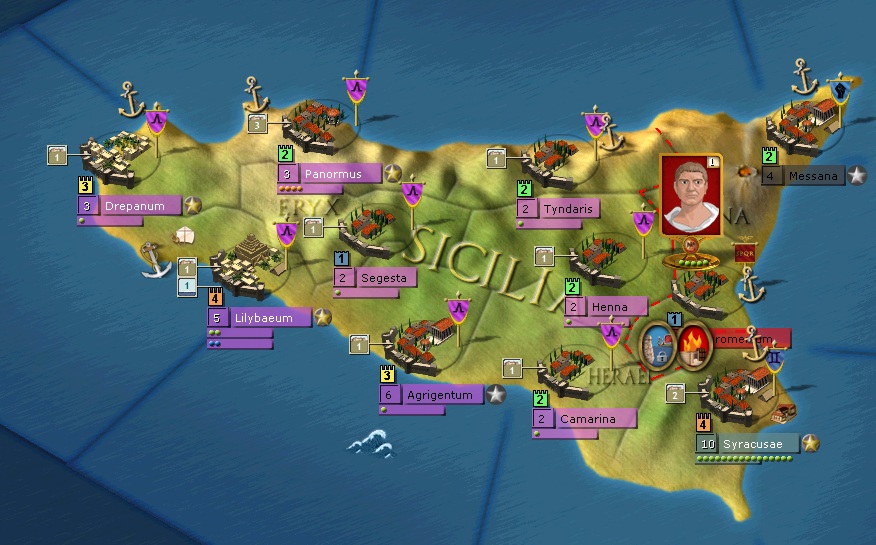This screenshot has height=545, width=876.
Task: Click the red fire siege icon
Action: (692, 346)
